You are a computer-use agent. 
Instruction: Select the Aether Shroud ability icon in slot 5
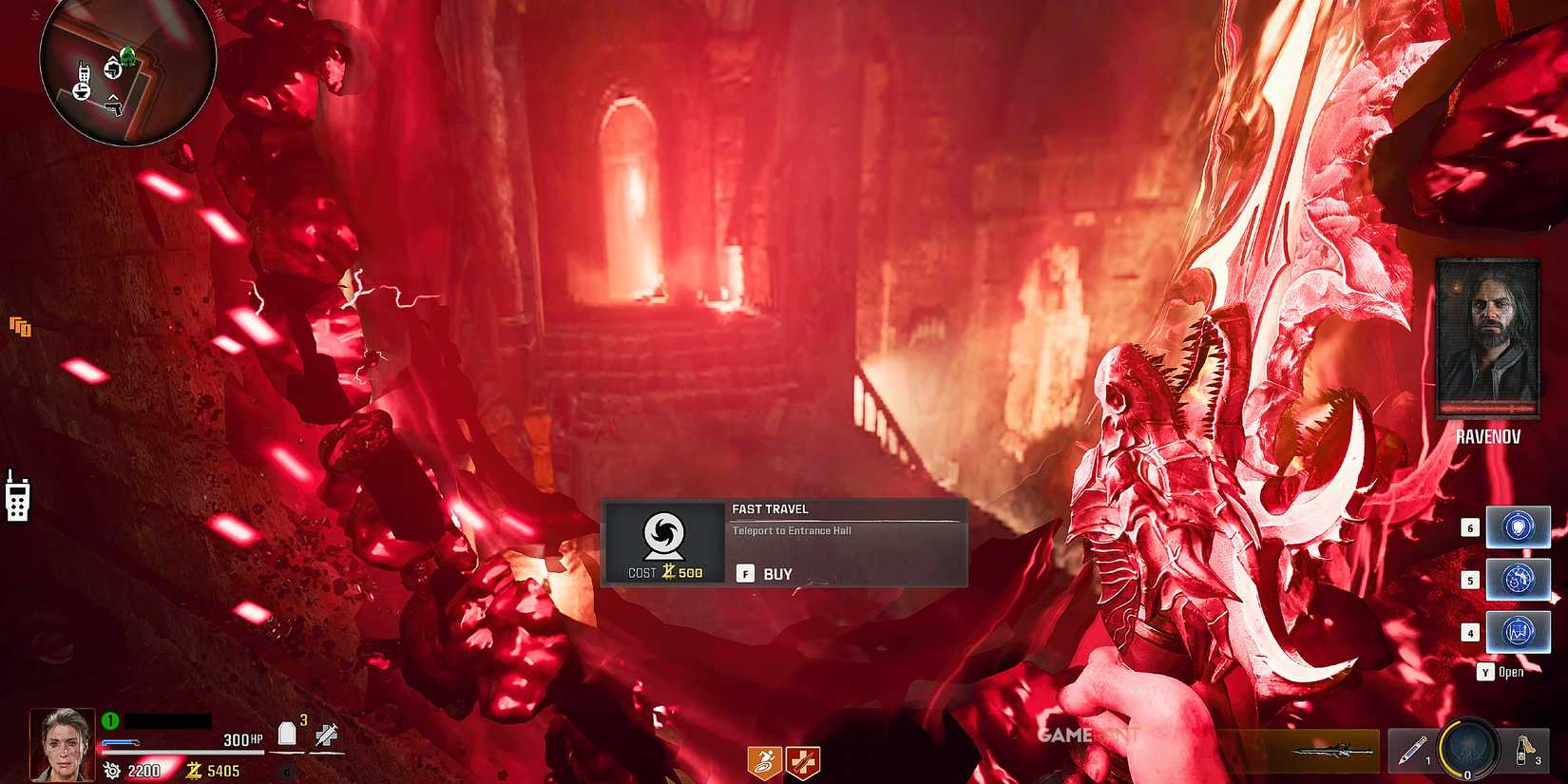[1517, 579]
